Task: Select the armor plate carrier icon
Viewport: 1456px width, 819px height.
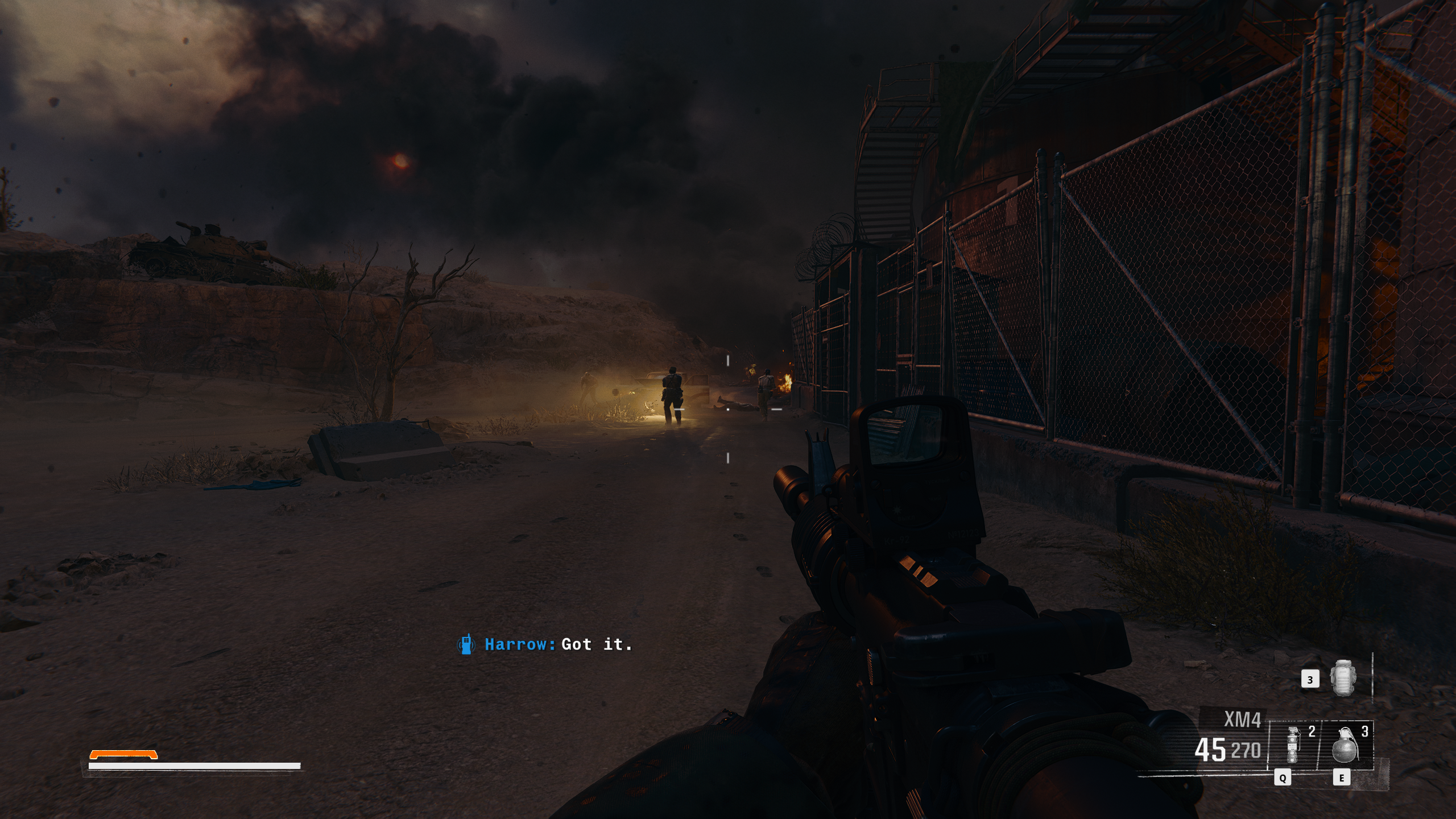Action: 1342,678
